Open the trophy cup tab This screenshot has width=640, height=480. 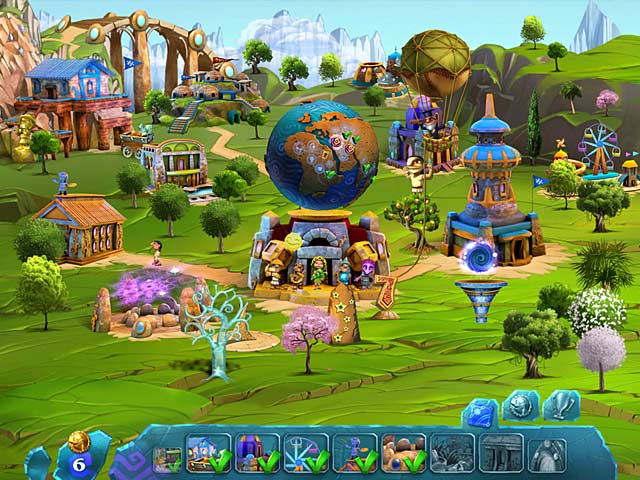[x=560, y=405]
